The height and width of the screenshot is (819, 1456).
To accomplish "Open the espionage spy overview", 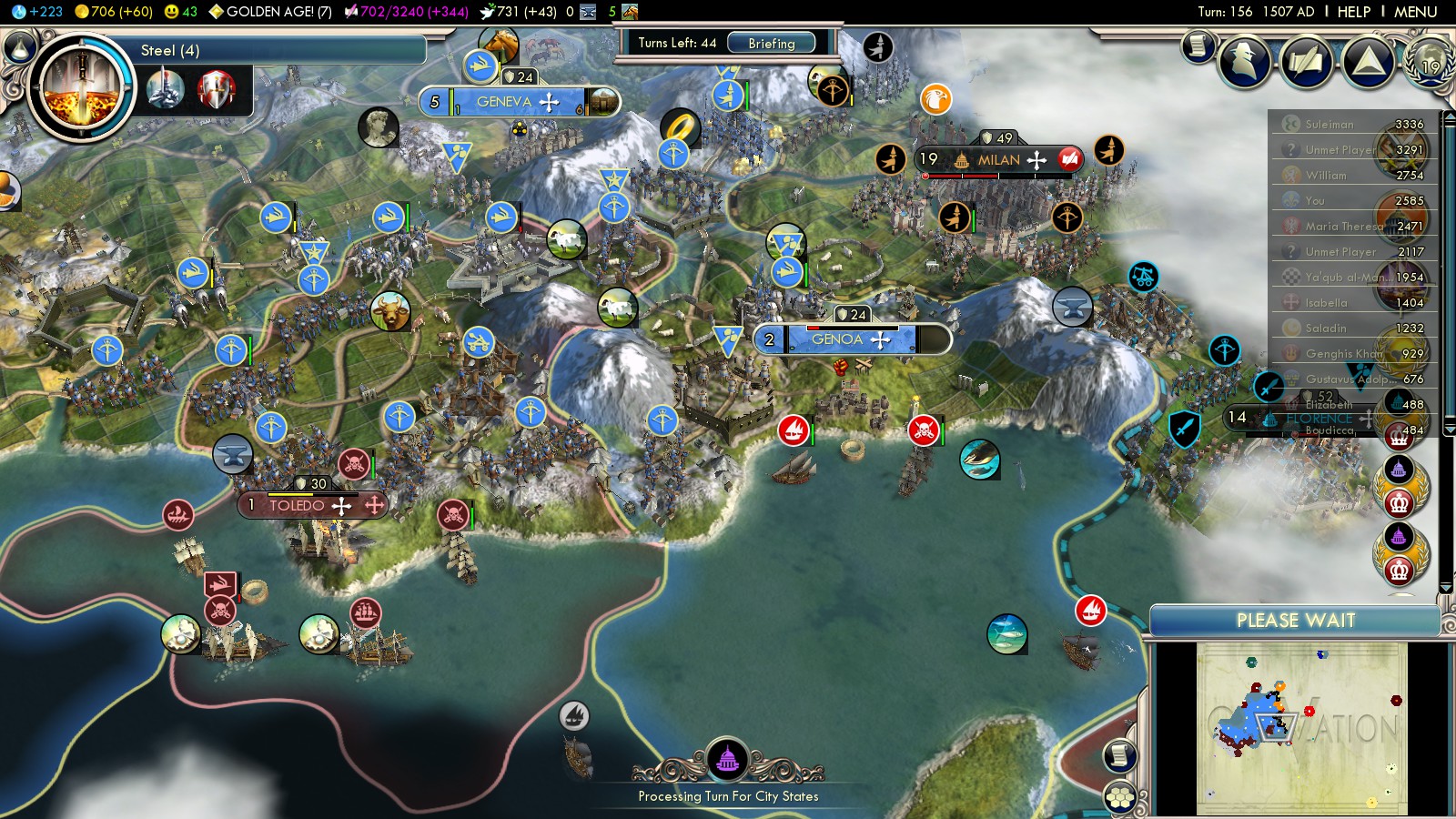I will [x=1244, y=60].
